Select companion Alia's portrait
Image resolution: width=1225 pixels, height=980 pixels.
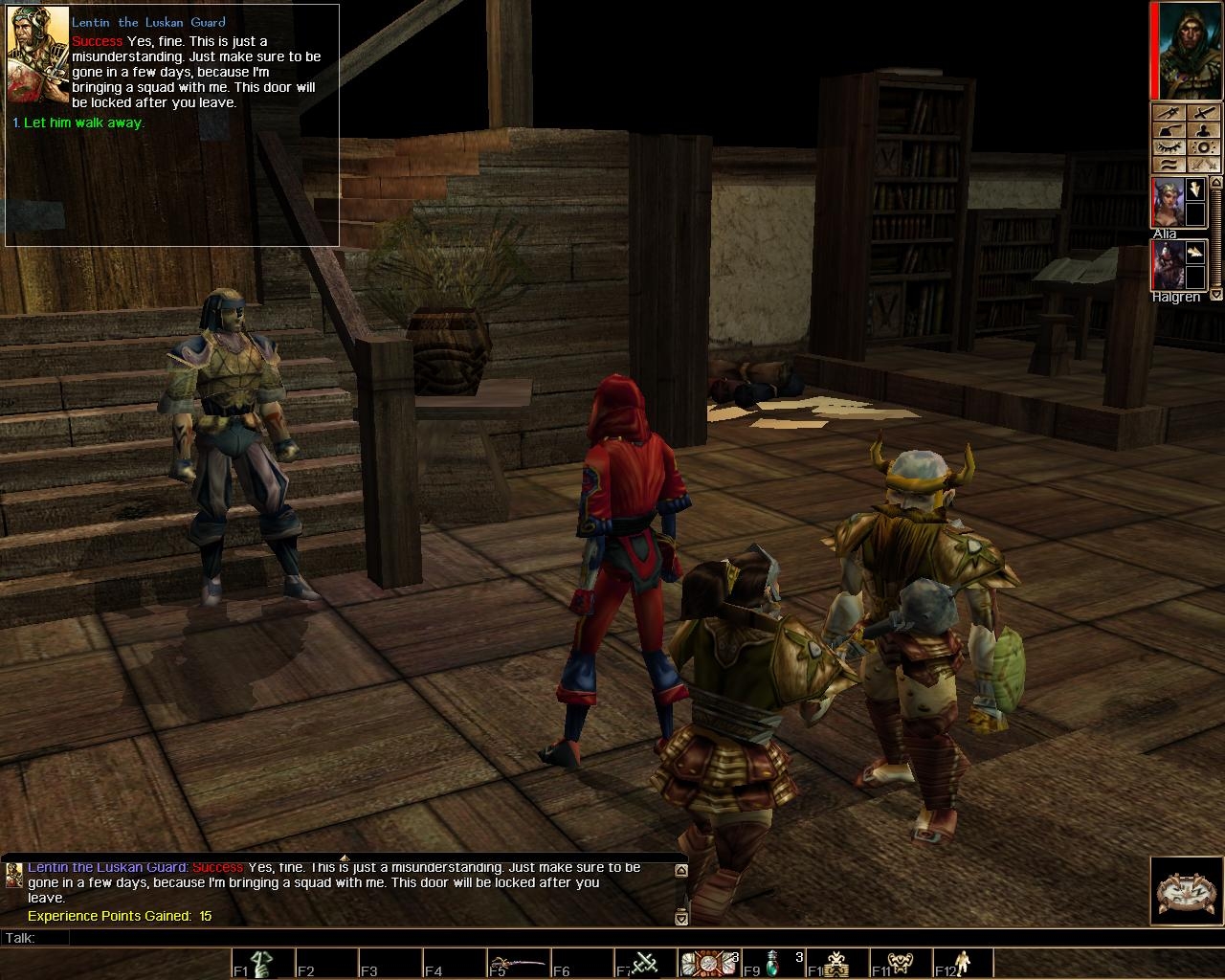(1167, 202)
